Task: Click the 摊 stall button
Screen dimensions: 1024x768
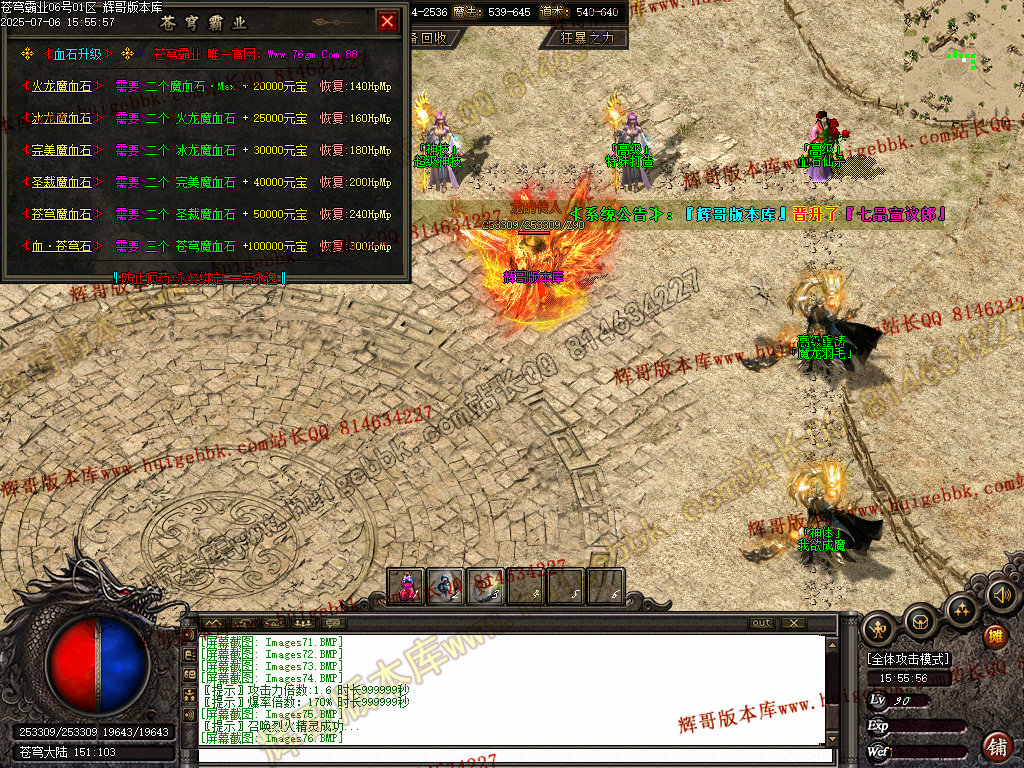Action: tap(994, 637)
